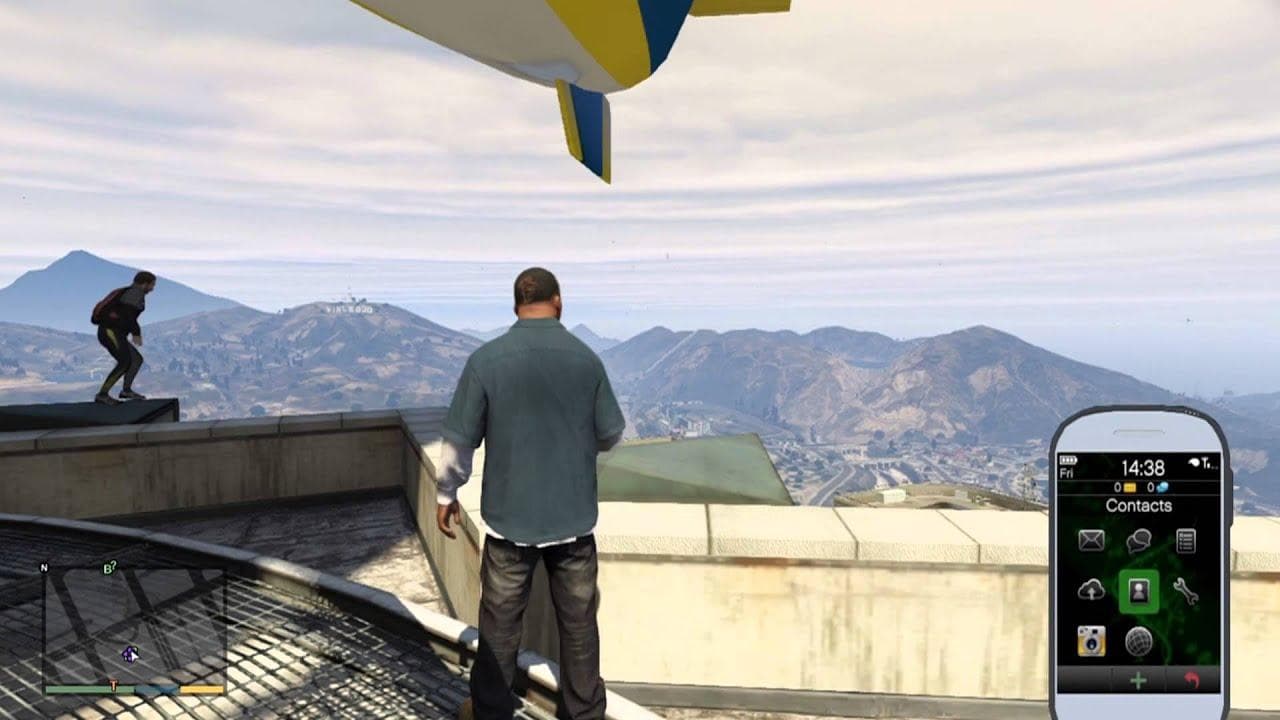Launch the Snapmatic camera app
The width and height of the screenshot is (1280, 720).
(1092, 639)
